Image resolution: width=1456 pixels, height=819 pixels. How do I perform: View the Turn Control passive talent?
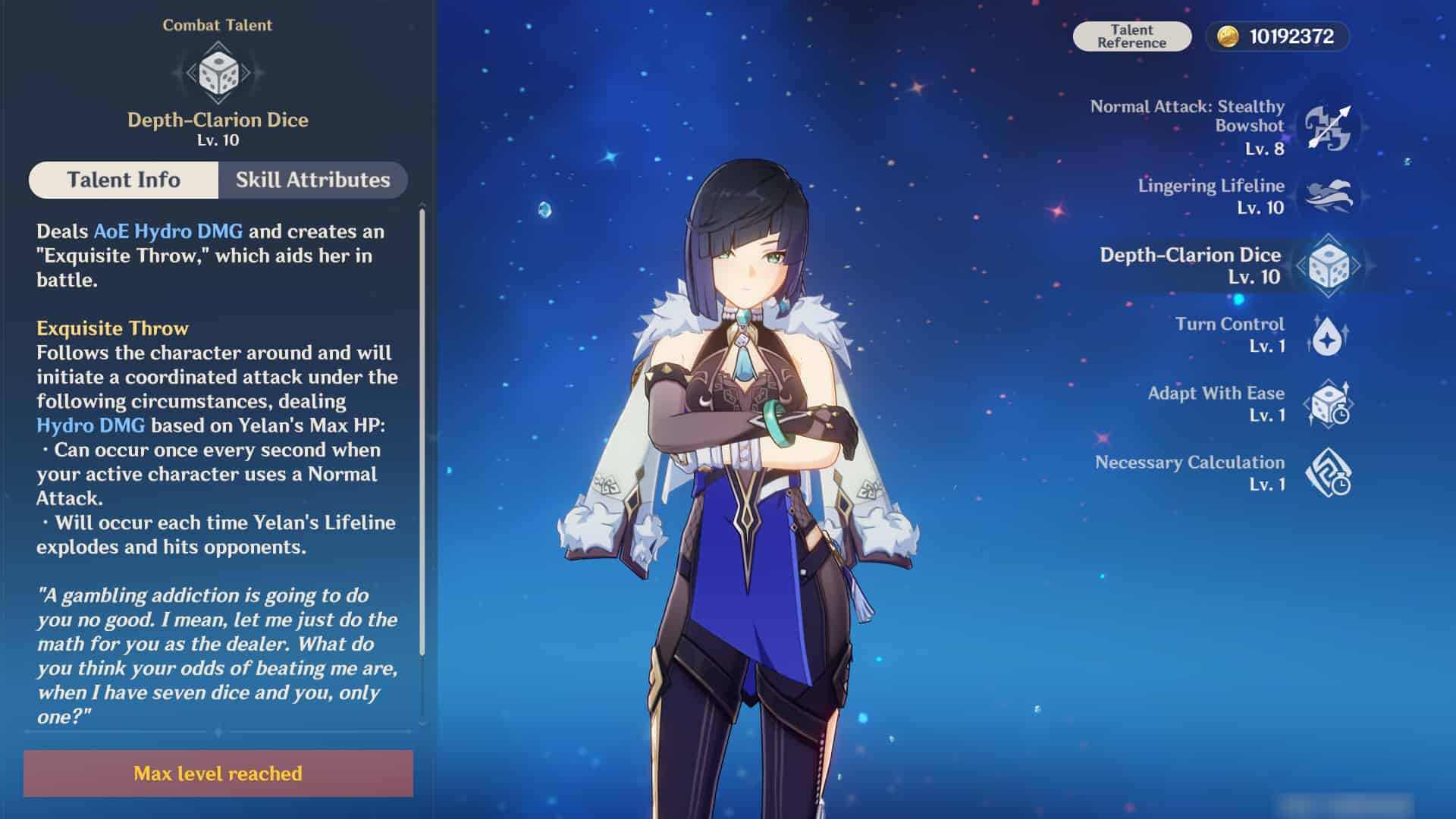(1327, 335)
